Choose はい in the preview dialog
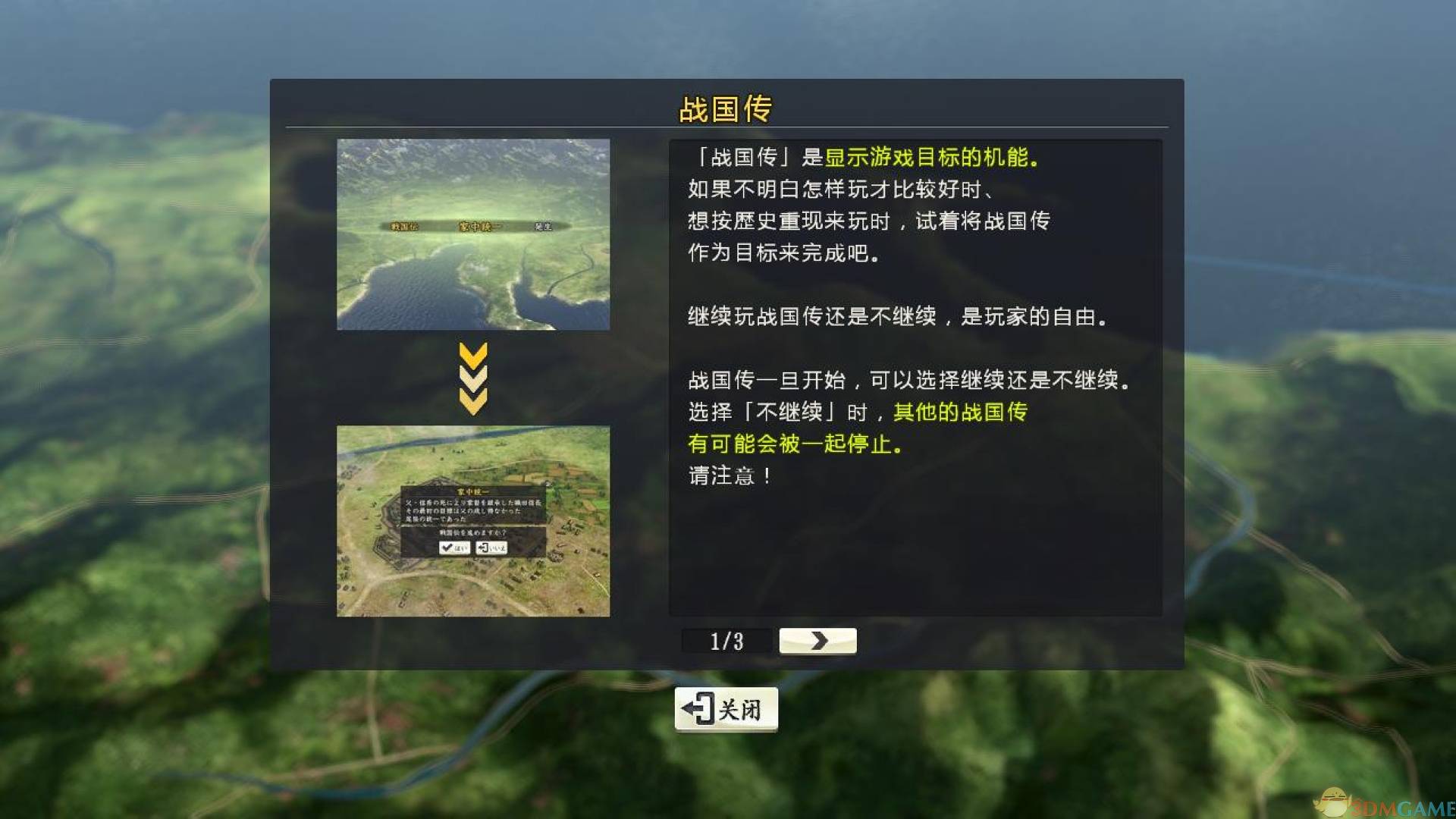The image size is (1456, 819). [x=455, y=549]
